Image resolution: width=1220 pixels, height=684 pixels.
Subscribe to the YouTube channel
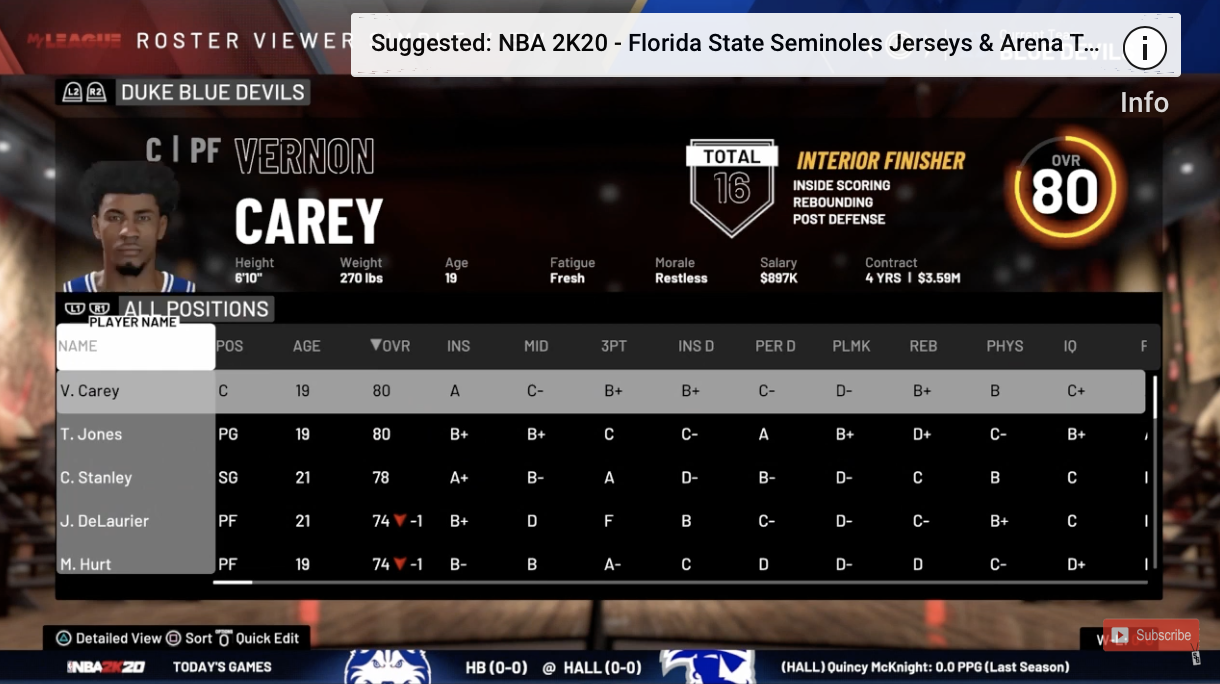coord(1152,635)
